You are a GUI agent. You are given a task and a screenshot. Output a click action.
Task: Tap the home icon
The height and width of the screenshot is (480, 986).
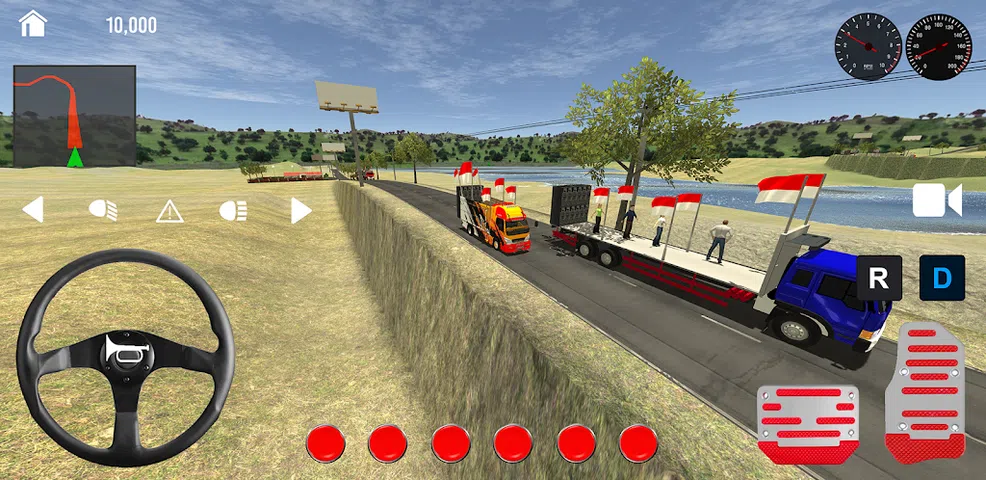point(33,24)
